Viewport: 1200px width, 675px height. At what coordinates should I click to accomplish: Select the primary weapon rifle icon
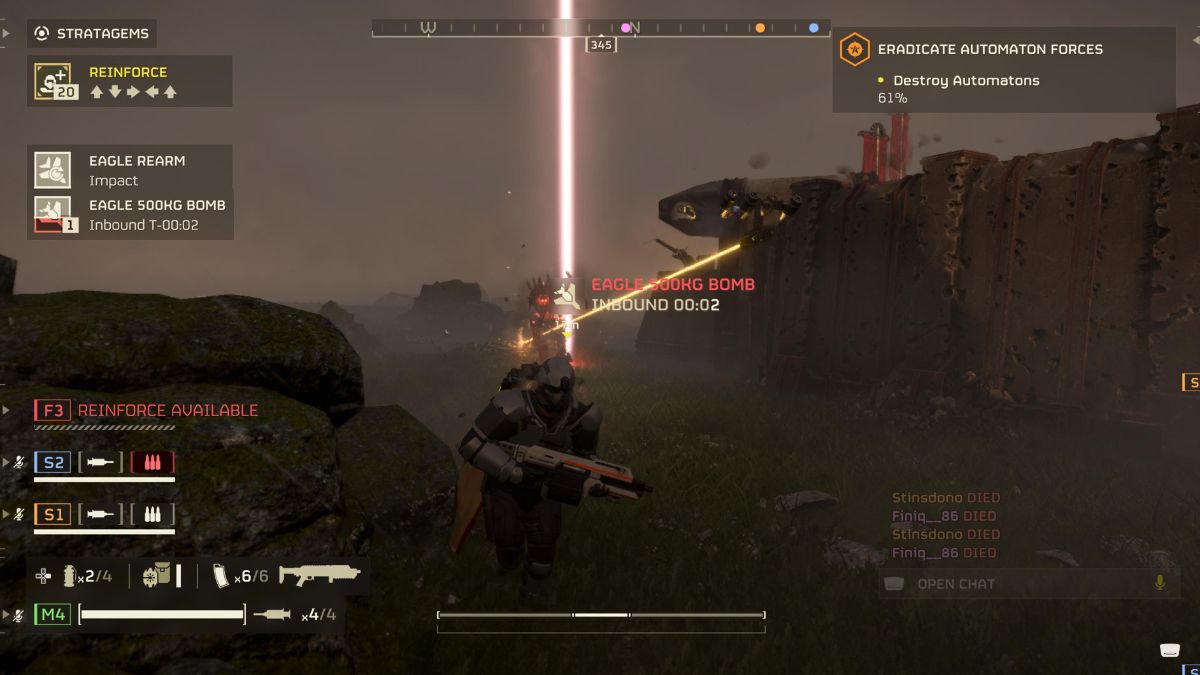coord(319,575)
